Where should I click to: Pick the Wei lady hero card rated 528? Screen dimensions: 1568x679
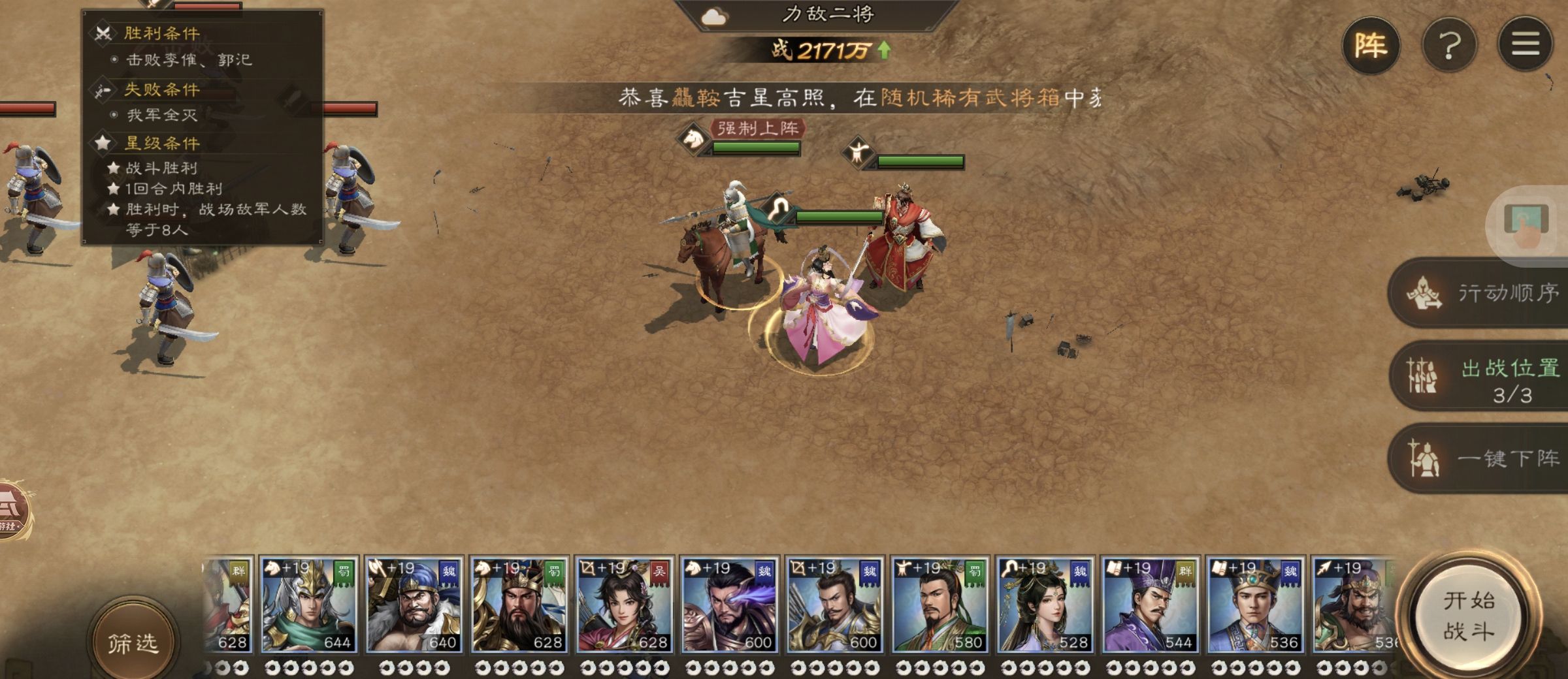click(1045, 605)
